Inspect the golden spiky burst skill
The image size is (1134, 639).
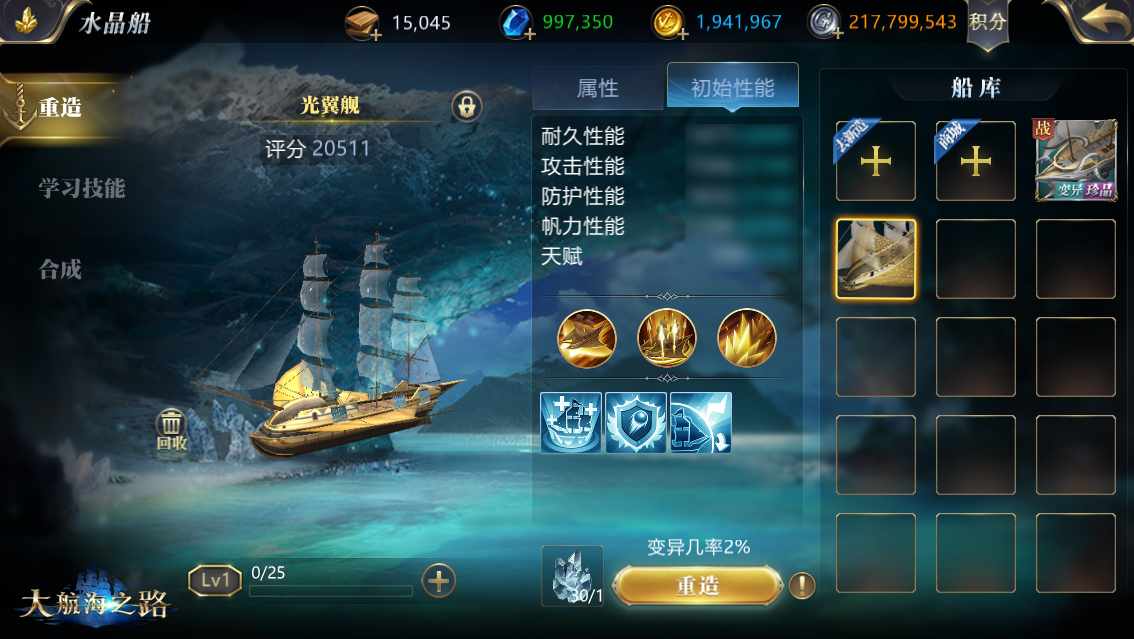[747, 337]
